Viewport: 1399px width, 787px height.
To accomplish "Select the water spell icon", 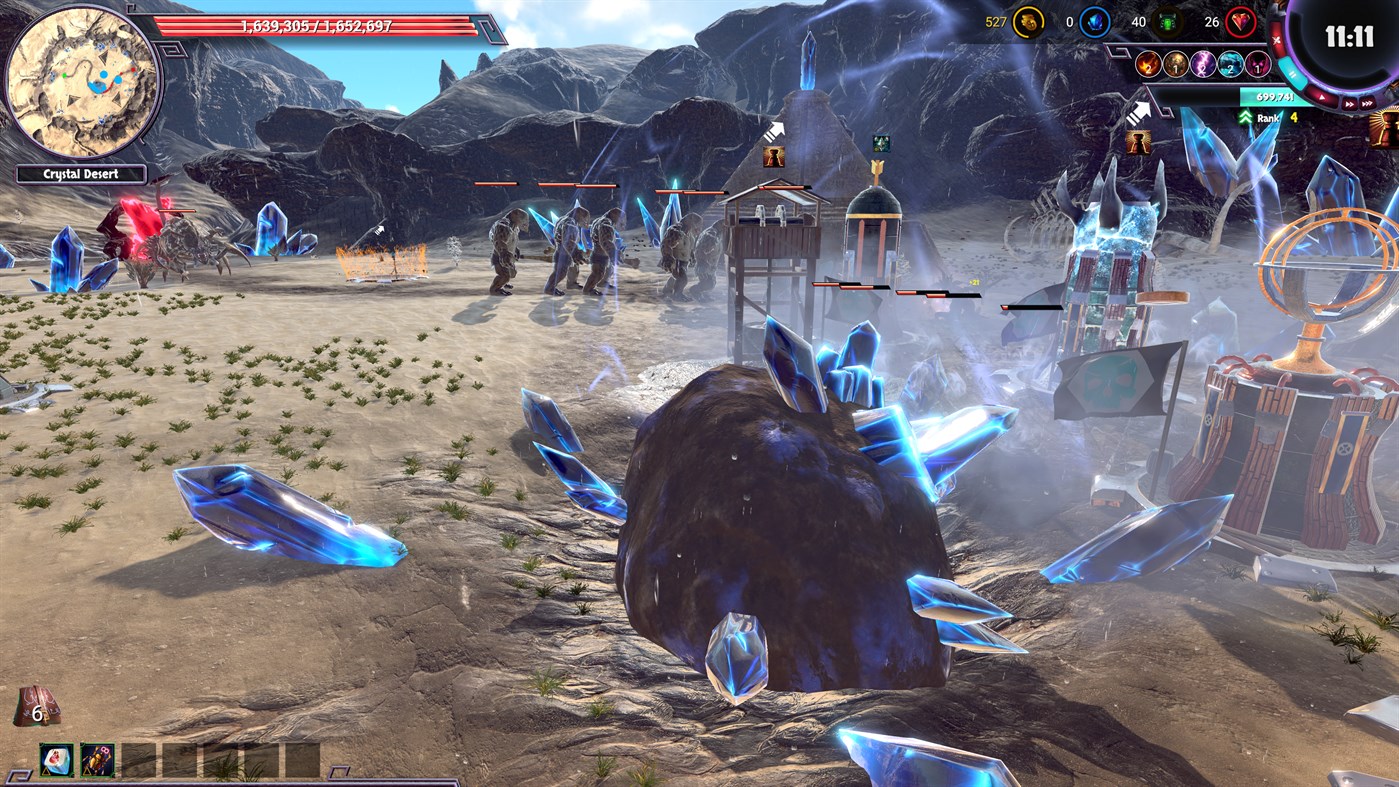I will click(x=1230, y=65).
